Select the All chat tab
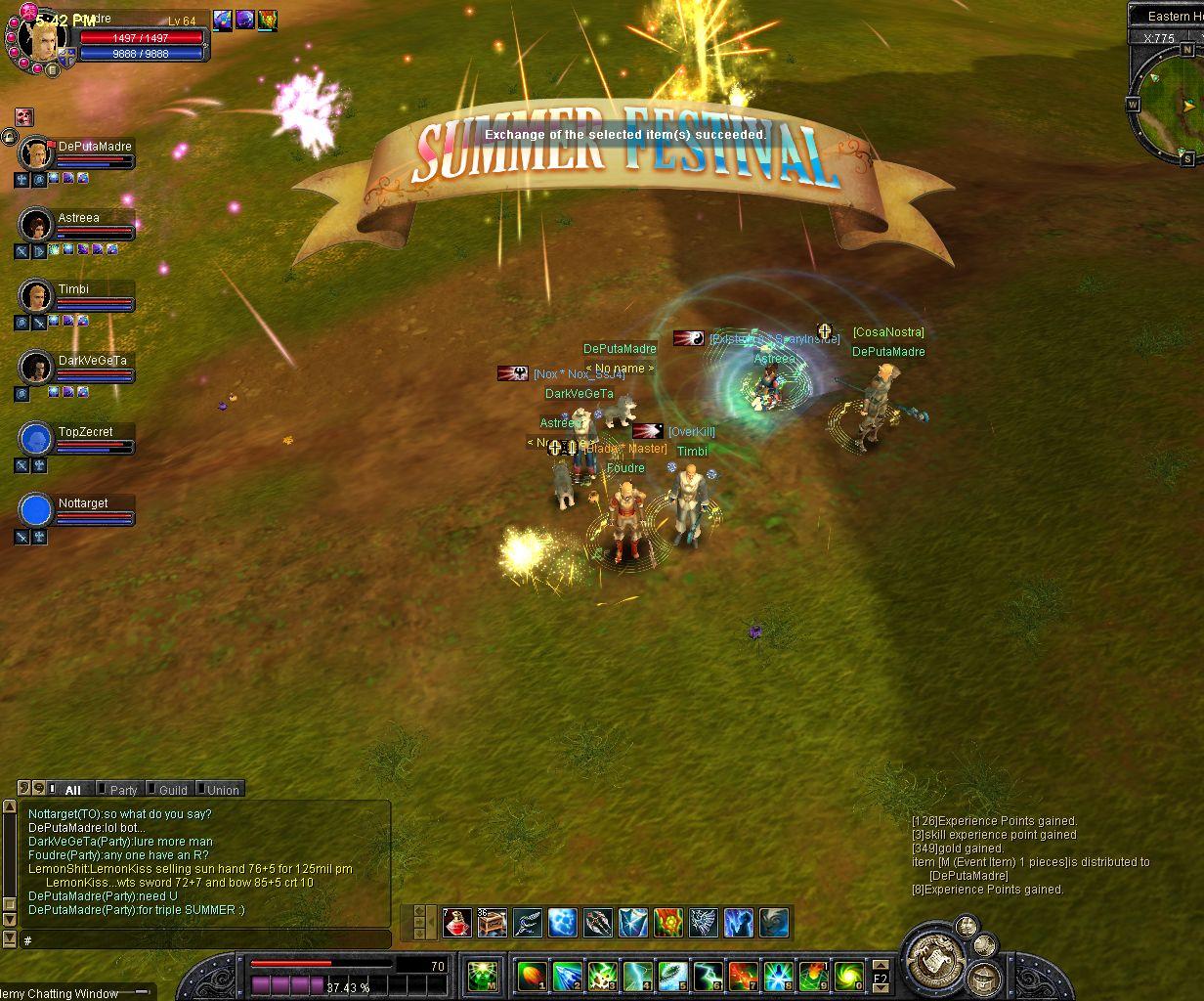The height and width of the screenshot is (1001, 1204). pos(70,790)
